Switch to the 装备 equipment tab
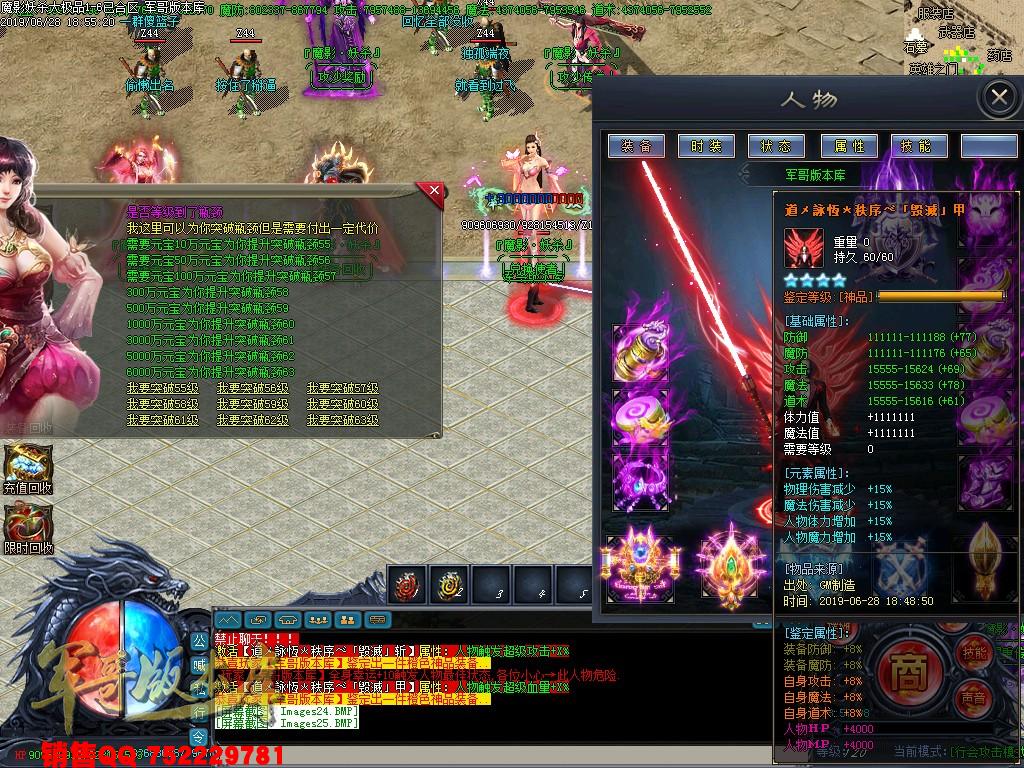The image size is (1024, 768). [636, 146]
